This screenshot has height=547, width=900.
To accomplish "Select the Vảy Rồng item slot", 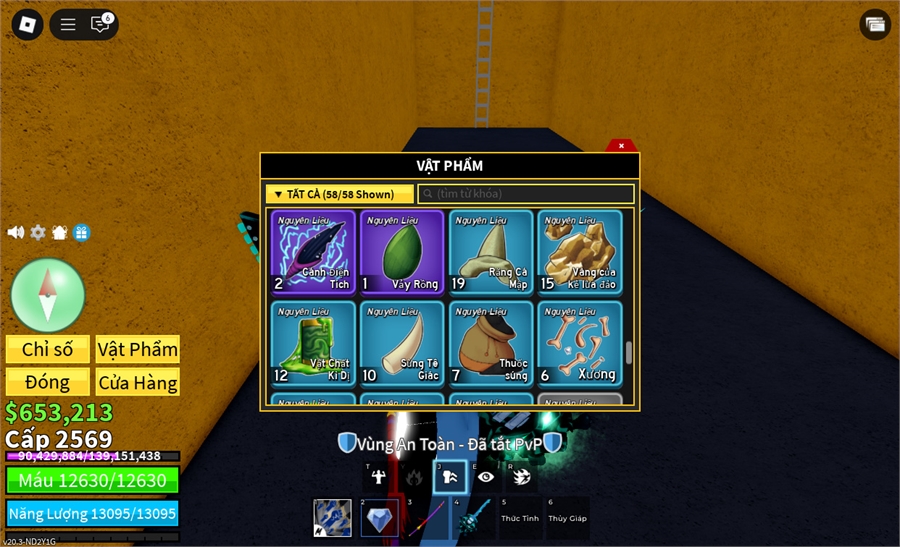I will point(401,252).
